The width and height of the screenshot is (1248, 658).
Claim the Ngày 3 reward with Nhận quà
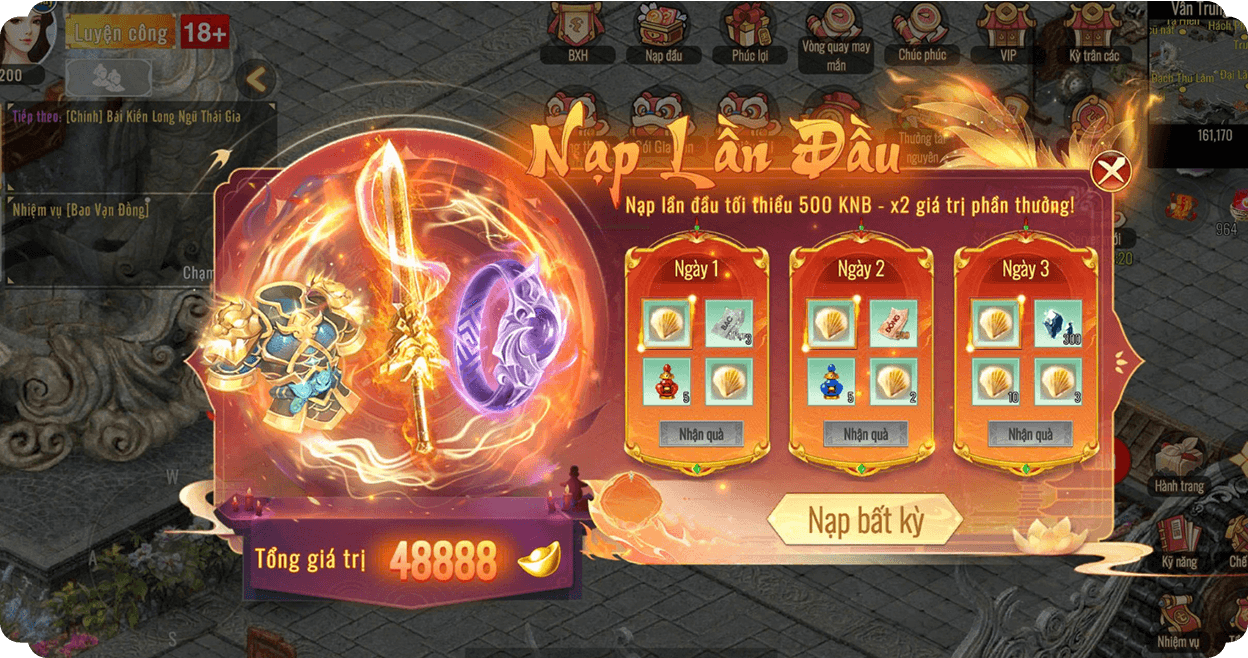(x=1029, y=434)
